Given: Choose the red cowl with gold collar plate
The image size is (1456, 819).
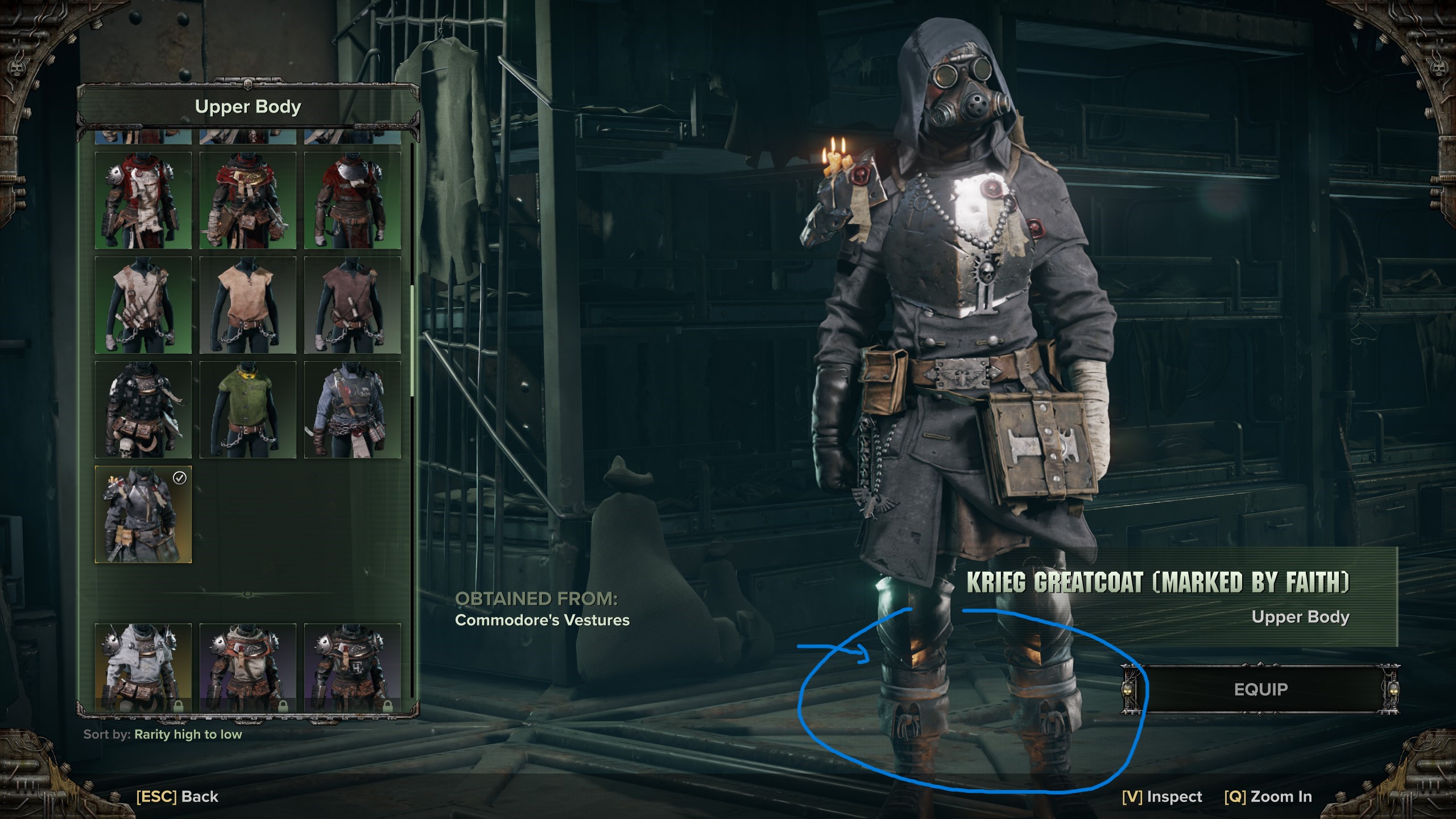Looking at the screenshot, I should click(248, 200).
